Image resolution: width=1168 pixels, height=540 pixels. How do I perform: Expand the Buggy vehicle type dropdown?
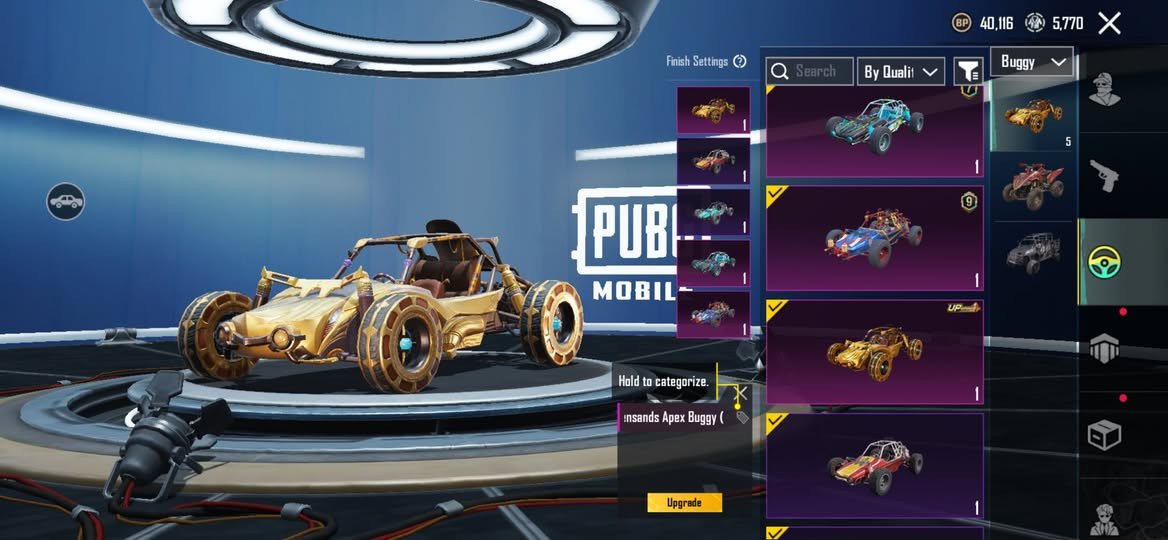coord(1031,62)
